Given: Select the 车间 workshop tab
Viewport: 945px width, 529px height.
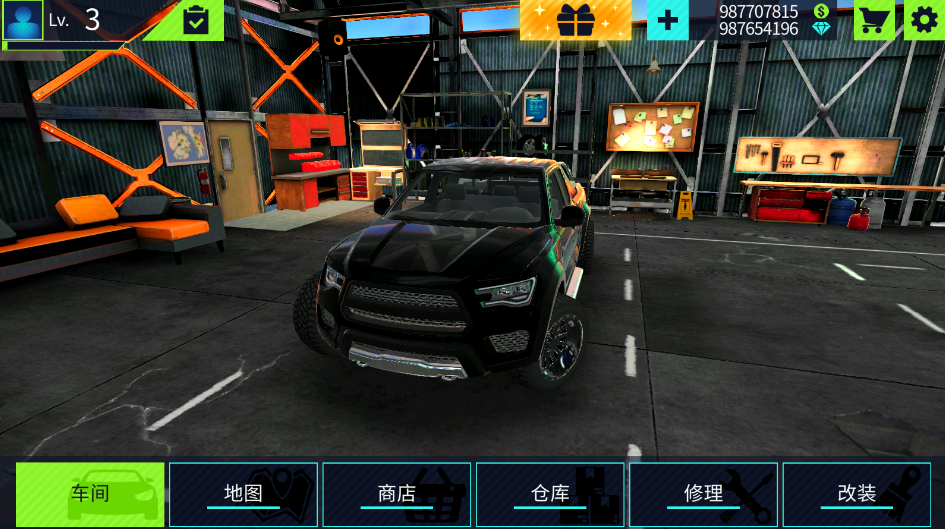Looking at the screenshot, I should coord(90,494).
